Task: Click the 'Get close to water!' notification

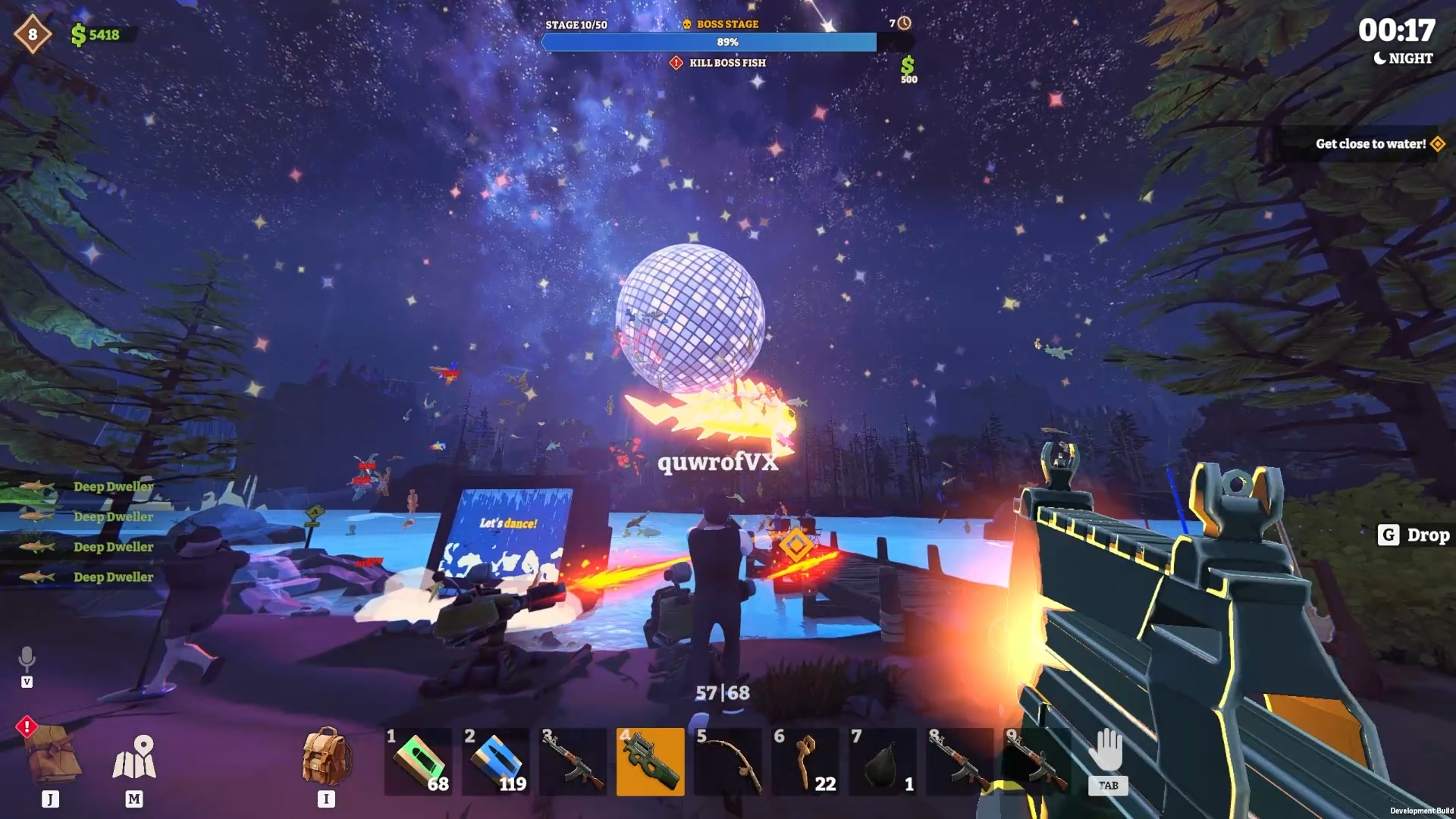Action: 1370,144
